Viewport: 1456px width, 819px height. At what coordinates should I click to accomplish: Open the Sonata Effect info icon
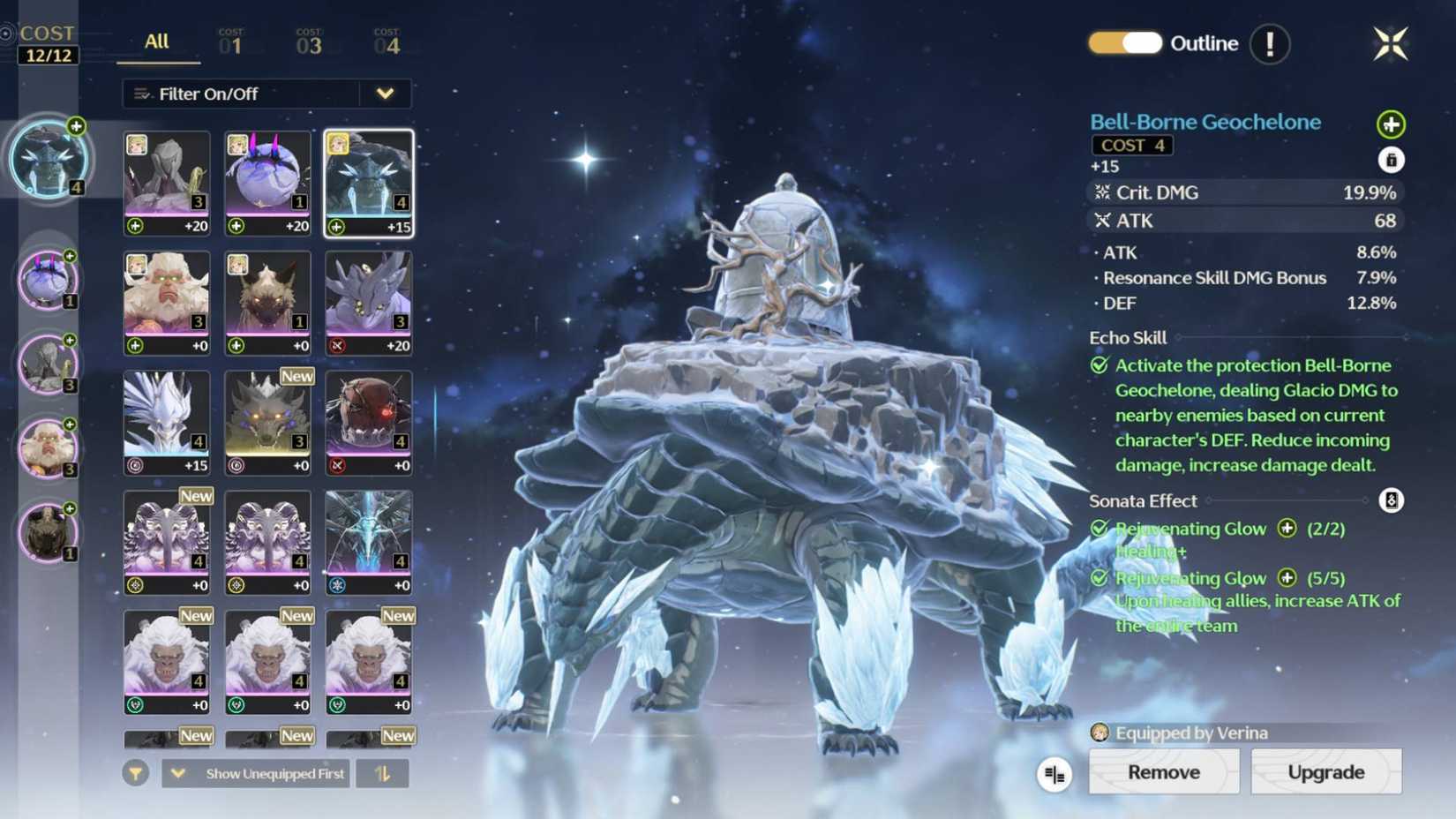click(x=1390, y=500)
